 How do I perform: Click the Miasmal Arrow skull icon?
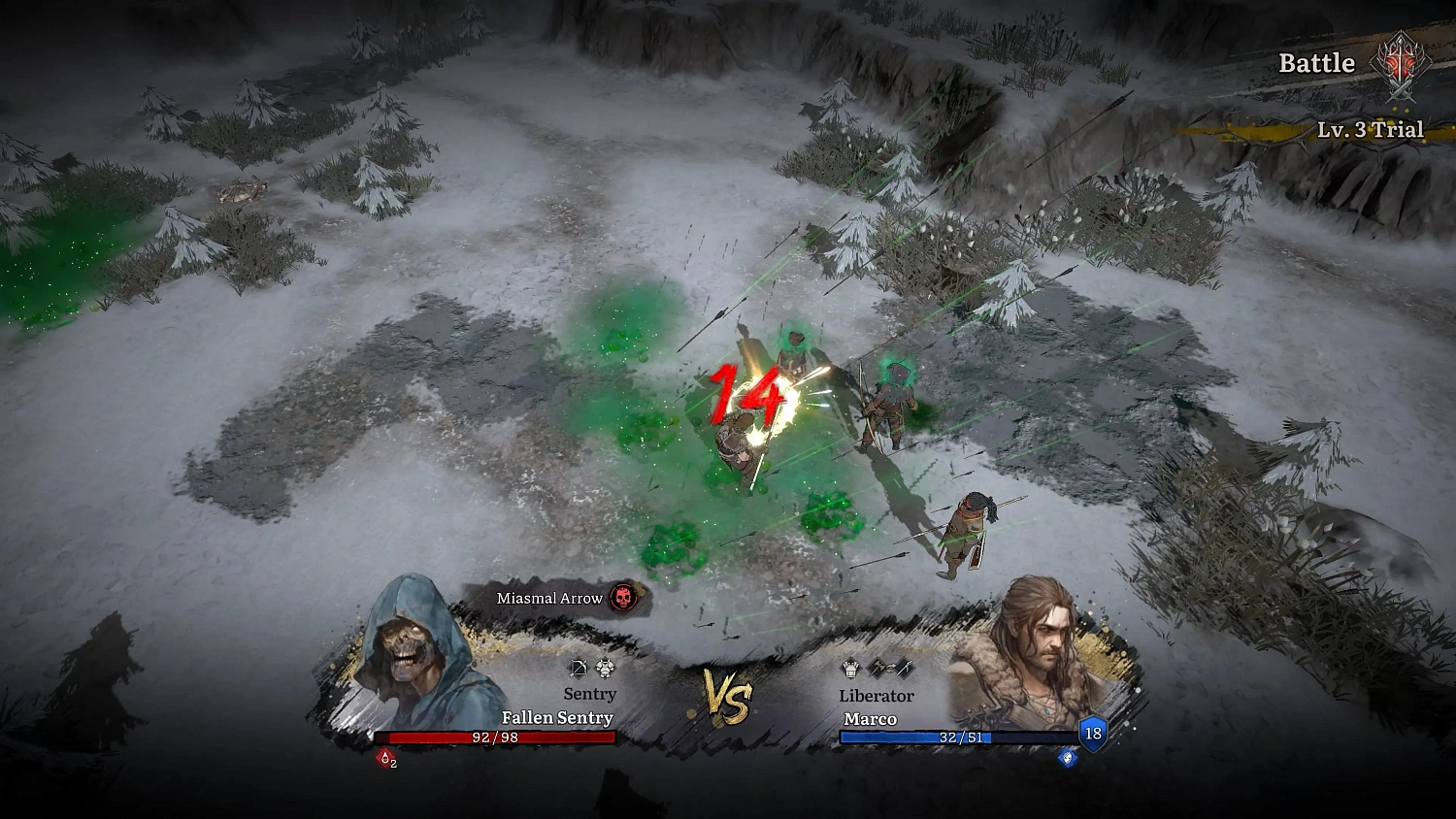coord(625,599)
